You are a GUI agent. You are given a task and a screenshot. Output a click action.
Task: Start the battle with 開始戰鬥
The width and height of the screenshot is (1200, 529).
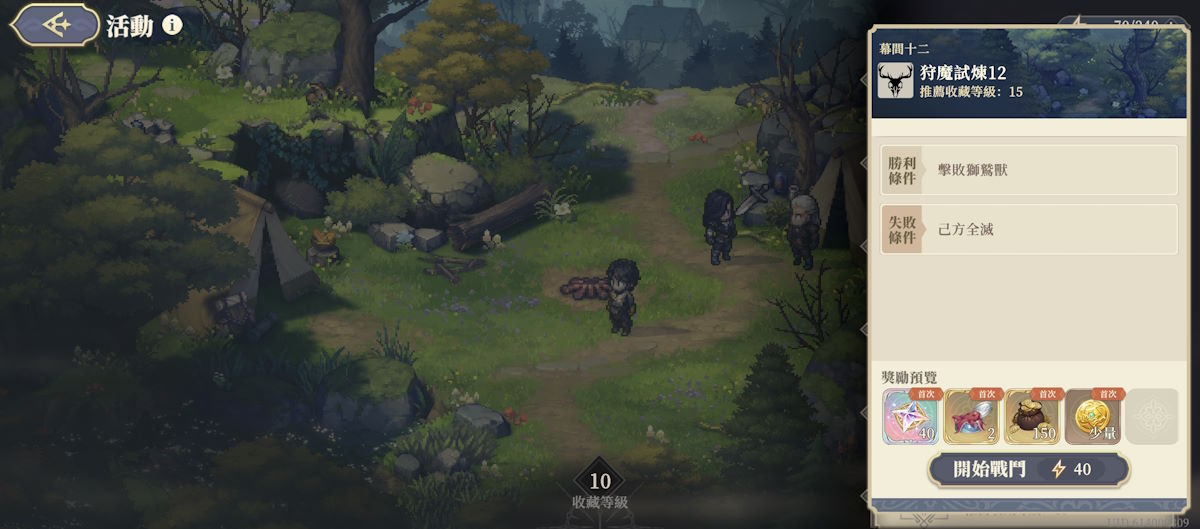[x=1029, y=469]
